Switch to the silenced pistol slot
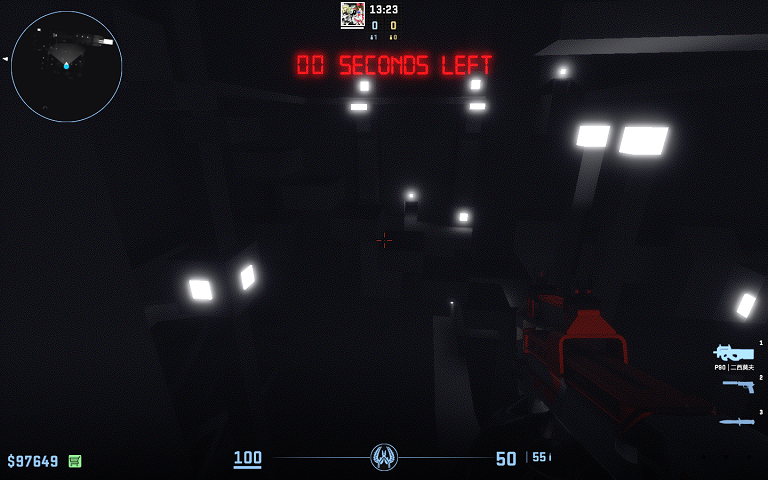This screenshot has width=768, height=480. click(739, 386)
